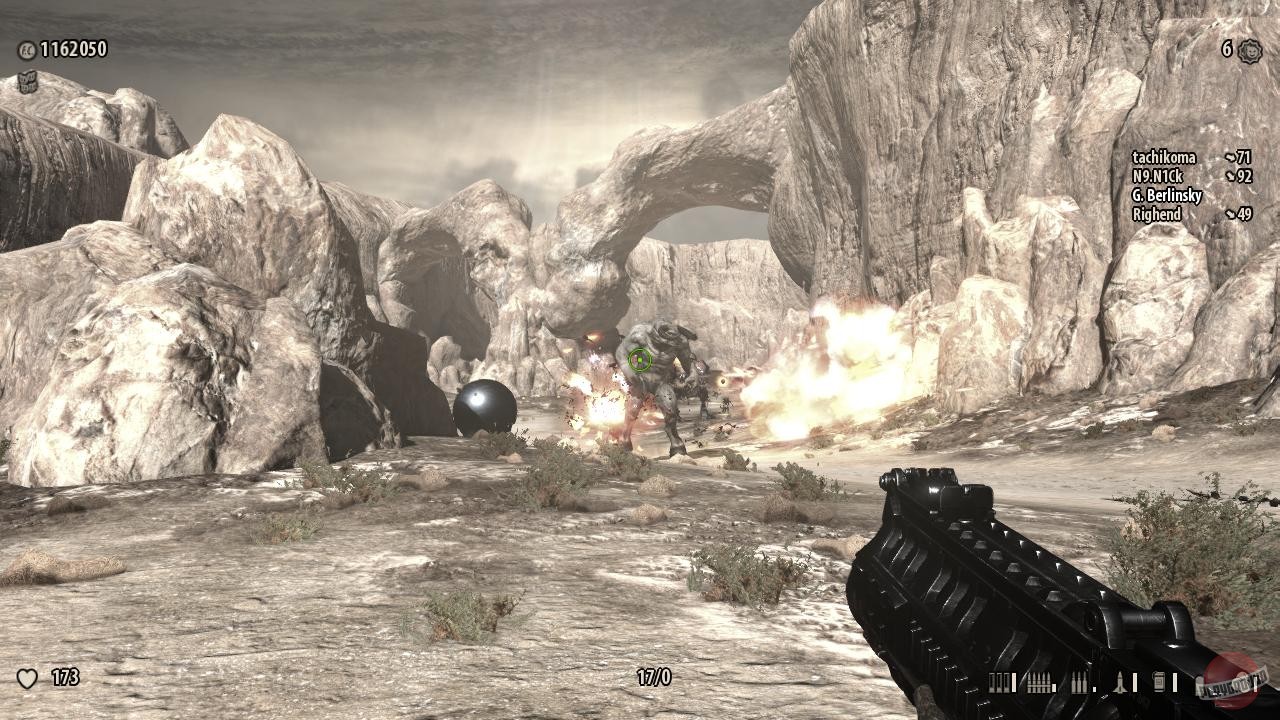Select the assault rifle bullets ammo icon

point(1037,682)
